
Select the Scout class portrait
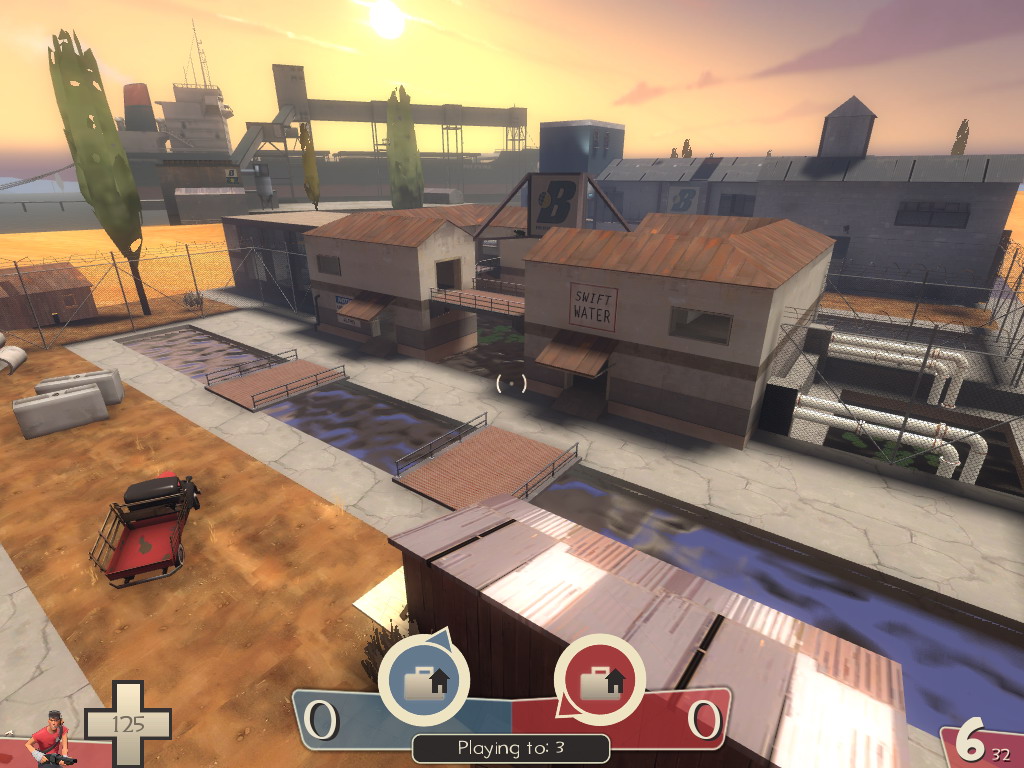[49, 741]
